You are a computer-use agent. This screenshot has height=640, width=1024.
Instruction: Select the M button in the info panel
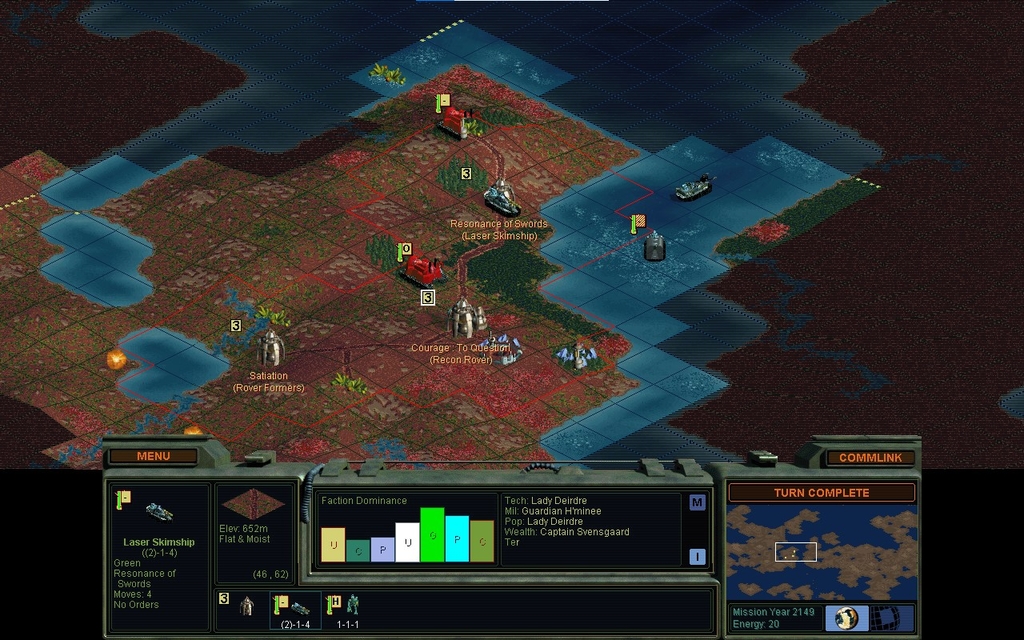click(x=697, y=502)
